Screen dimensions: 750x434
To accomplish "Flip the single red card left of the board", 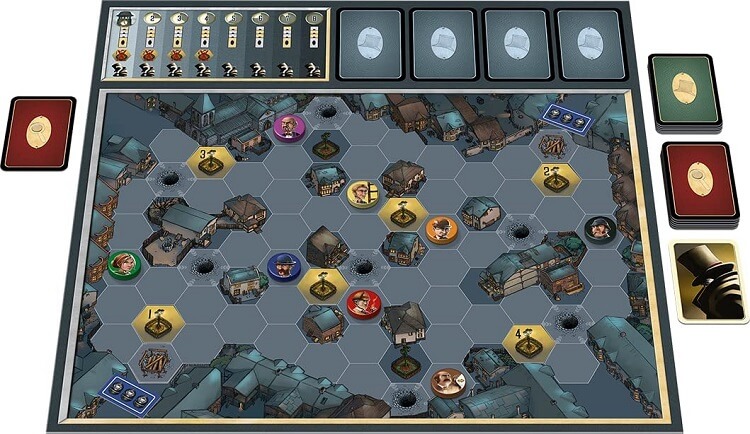I will click(x=39, y=132).
